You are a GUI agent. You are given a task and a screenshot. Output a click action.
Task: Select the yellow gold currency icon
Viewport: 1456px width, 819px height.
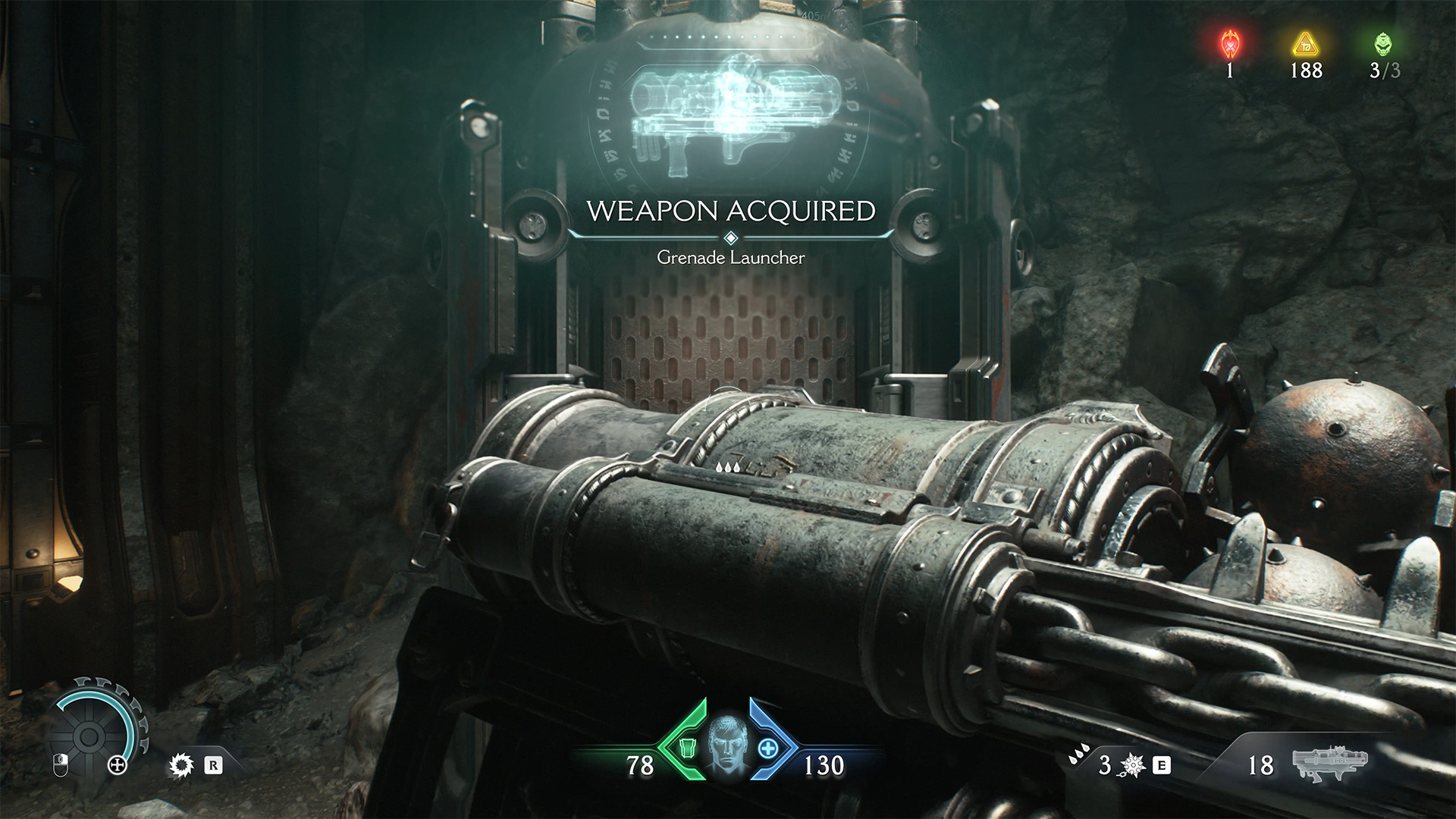point(1306,45)
